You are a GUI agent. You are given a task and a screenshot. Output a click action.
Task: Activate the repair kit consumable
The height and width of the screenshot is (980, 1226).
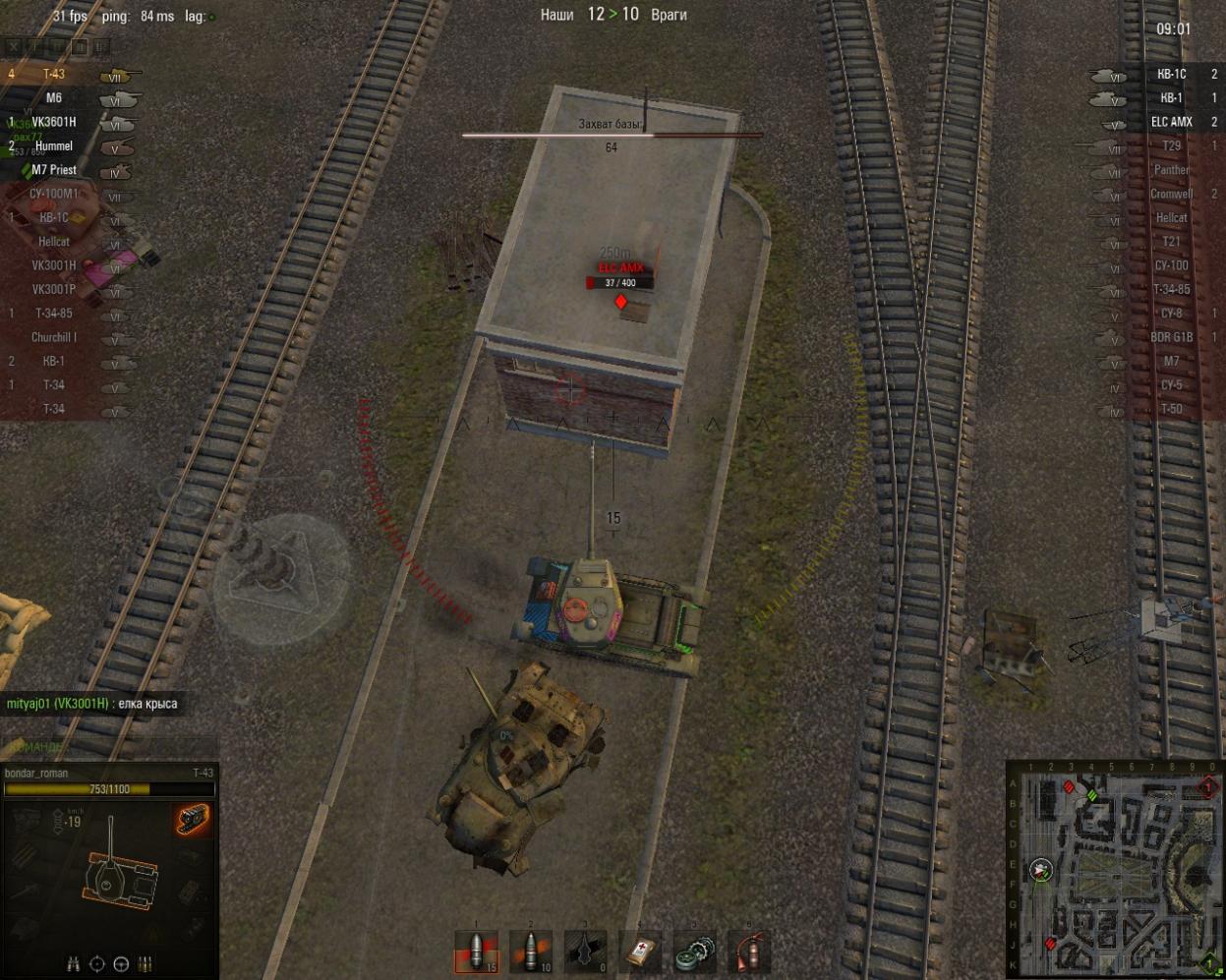pos(695,951)
